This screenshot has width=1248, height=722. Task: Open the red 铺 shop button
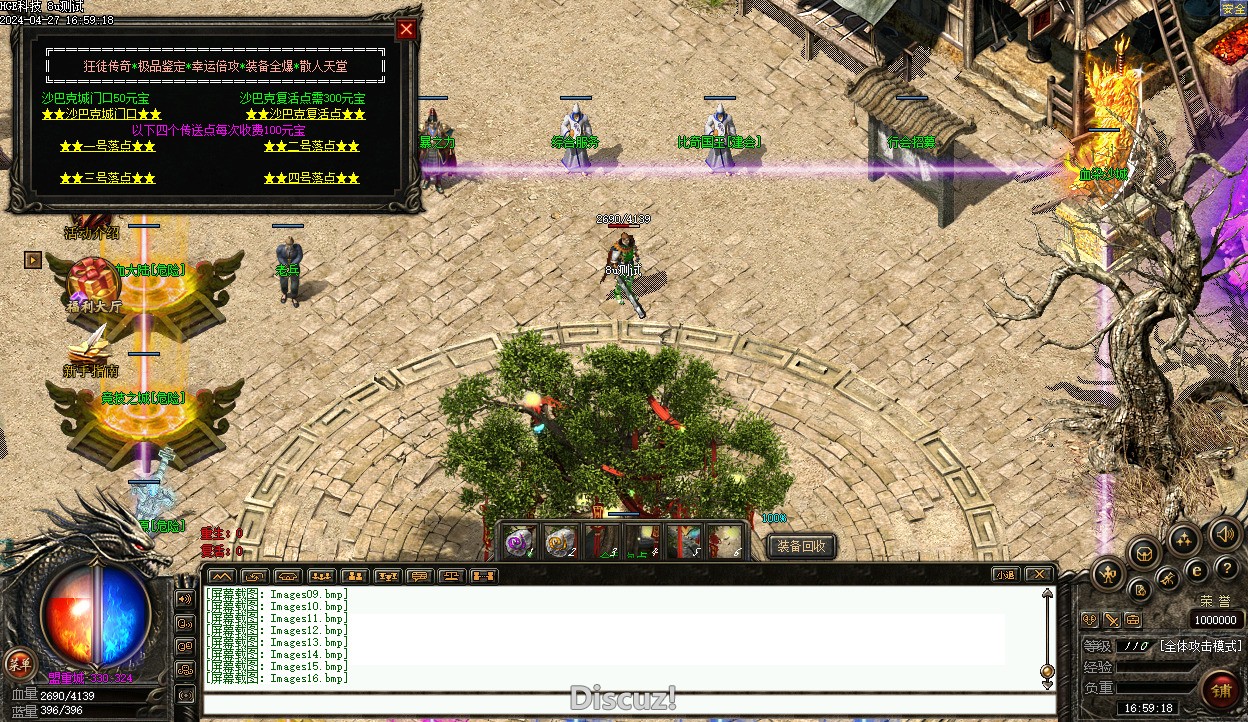tap(1220, 689)
